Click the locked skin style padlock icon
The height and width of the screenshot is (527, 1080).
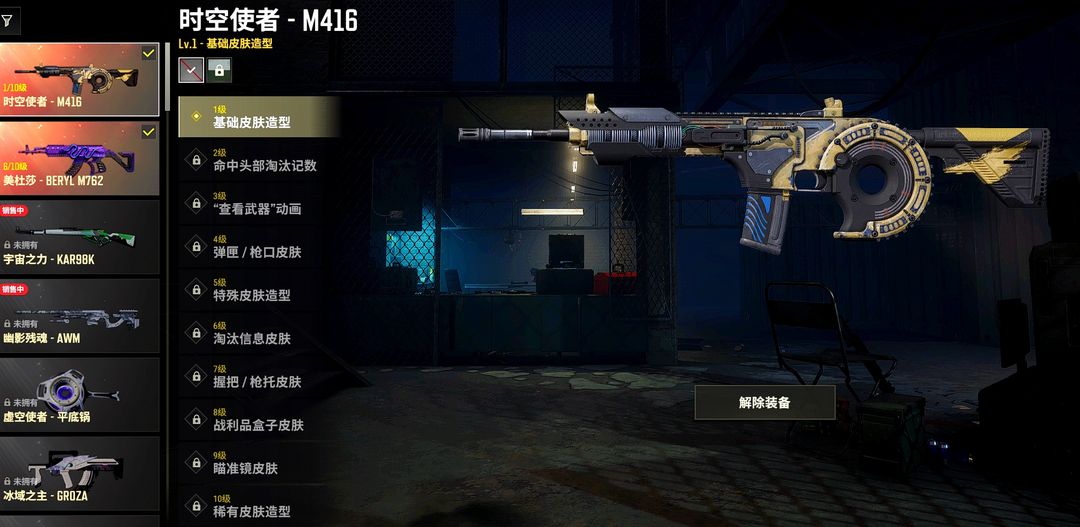[219, 69]
